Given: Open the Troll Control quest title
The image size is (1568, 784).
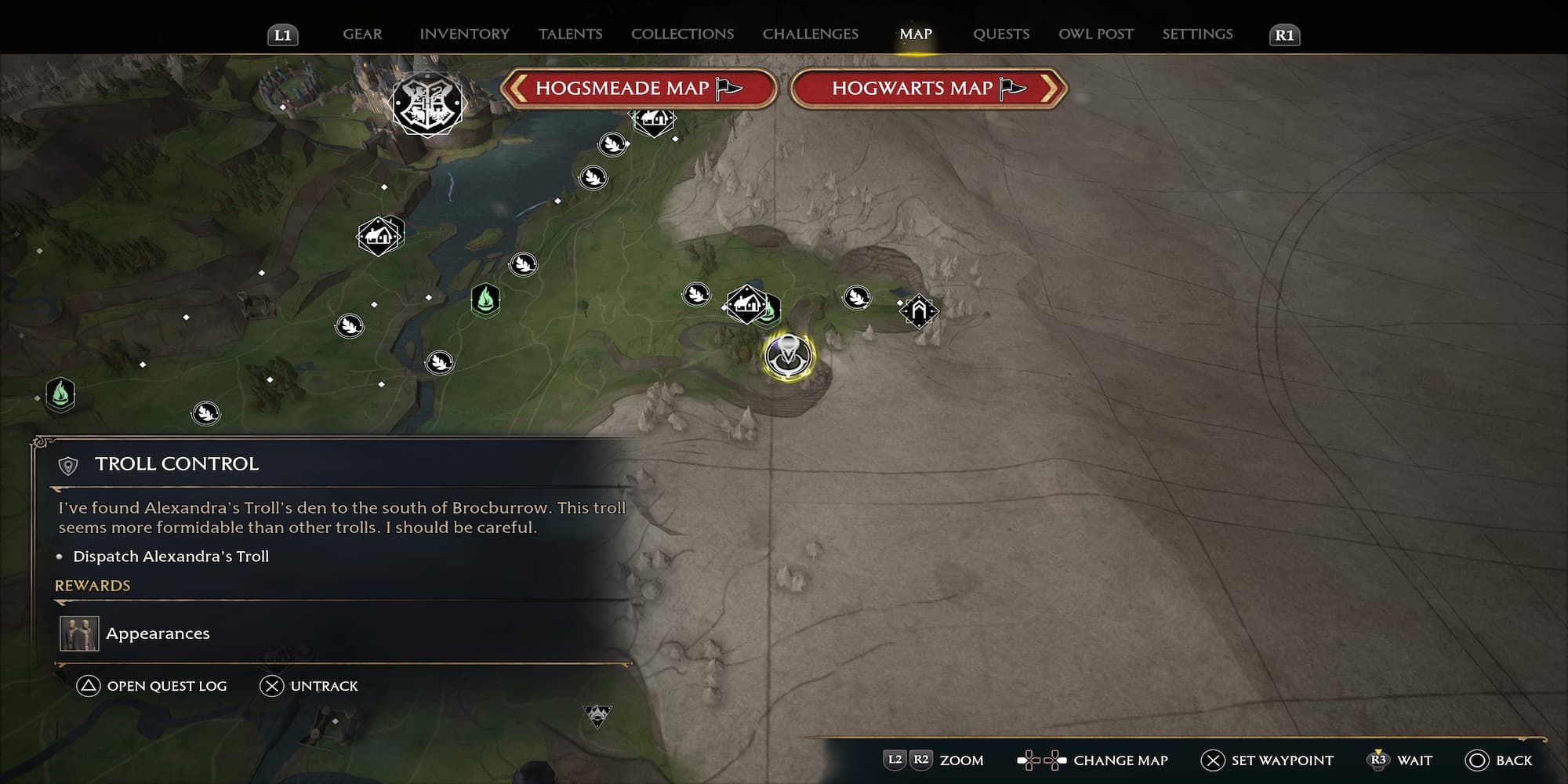Looking at the screenshot, I should pos(176,464).
